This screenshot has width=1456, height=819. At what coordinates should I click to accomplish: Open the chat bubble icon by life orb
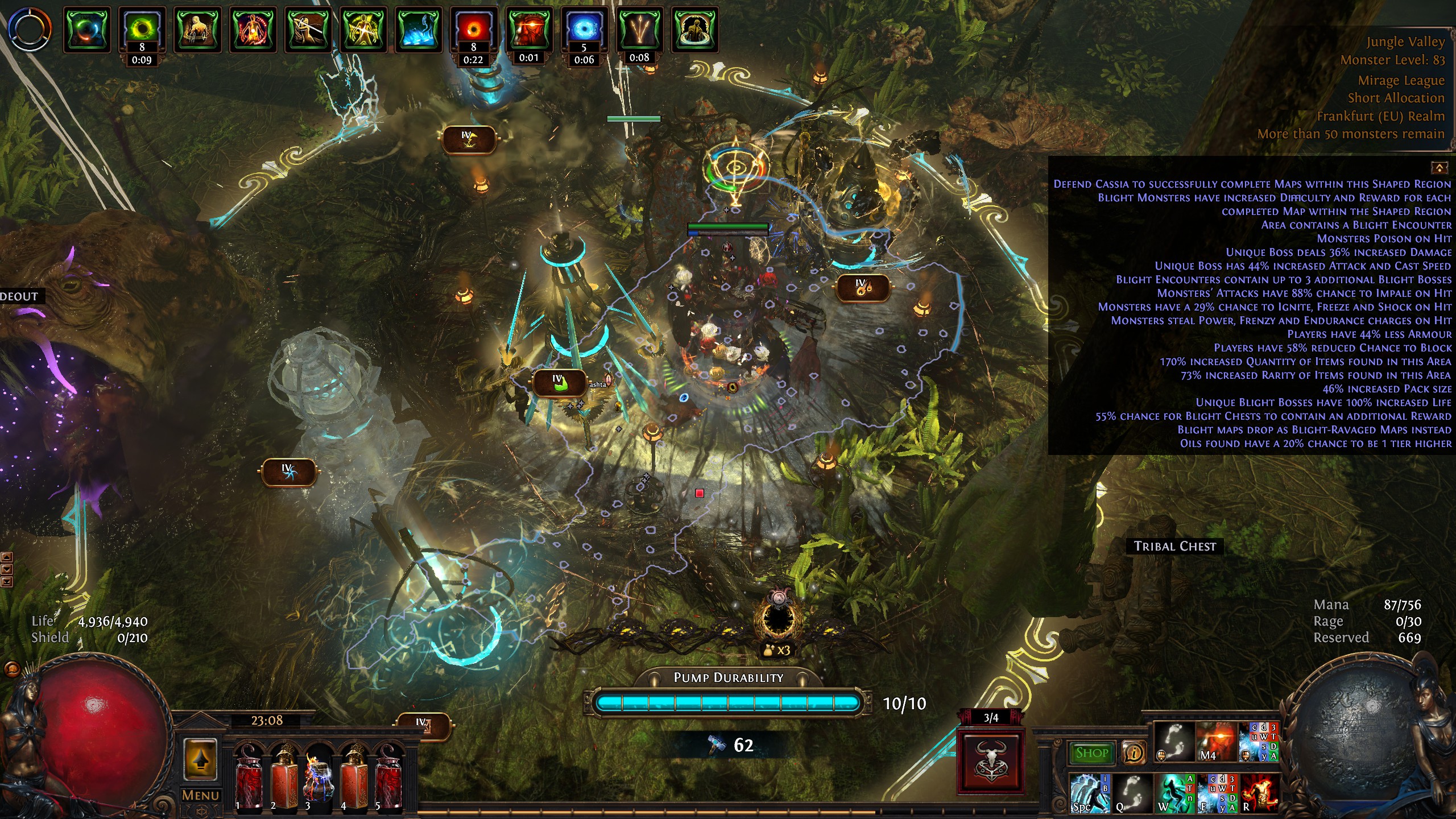12,669
